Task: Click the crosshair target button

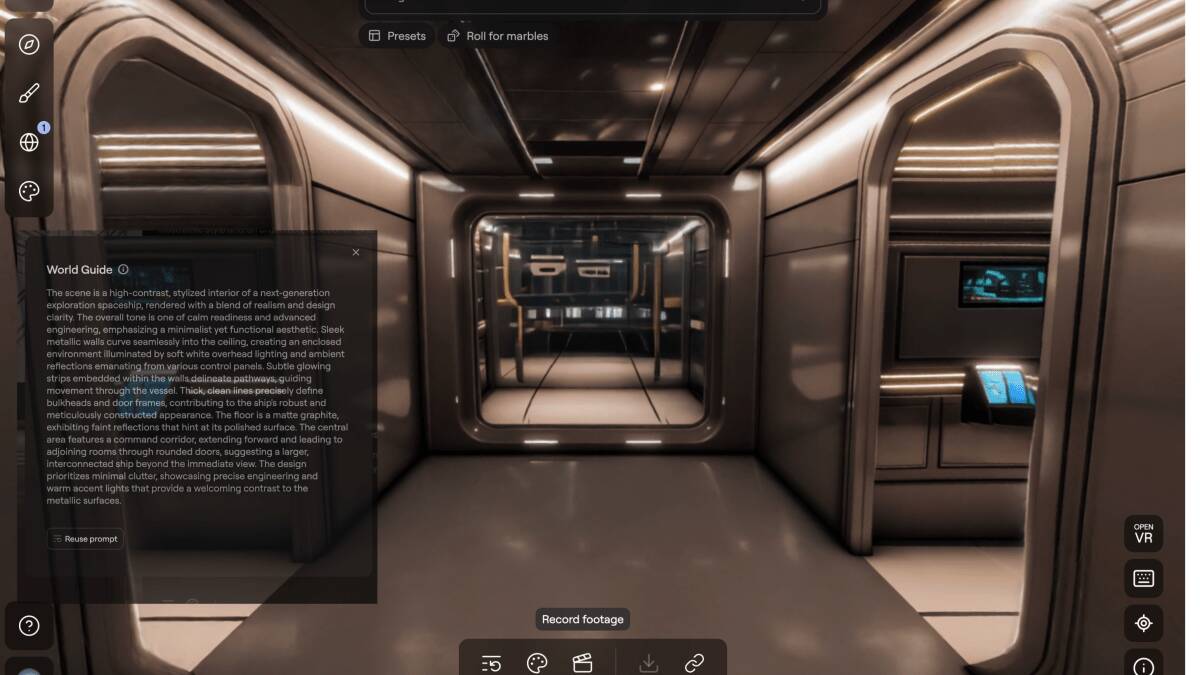Action: click(x=1143, y=623)
